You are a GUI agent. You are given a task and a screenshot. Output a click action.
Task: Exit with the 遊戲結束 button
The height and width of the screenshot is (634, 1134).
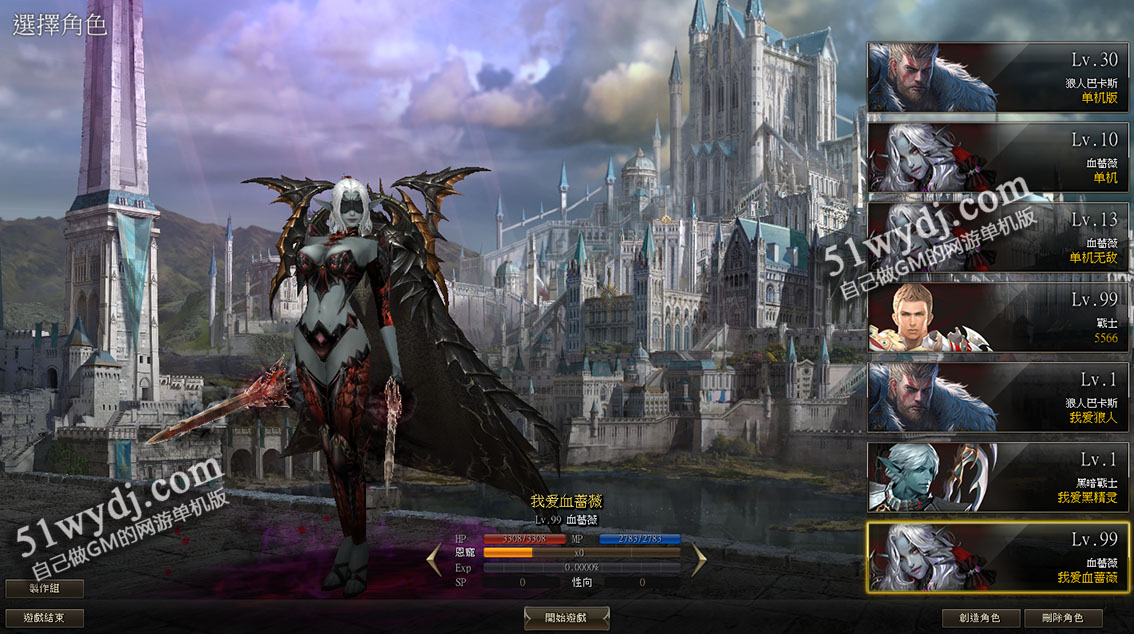[44, 618]
